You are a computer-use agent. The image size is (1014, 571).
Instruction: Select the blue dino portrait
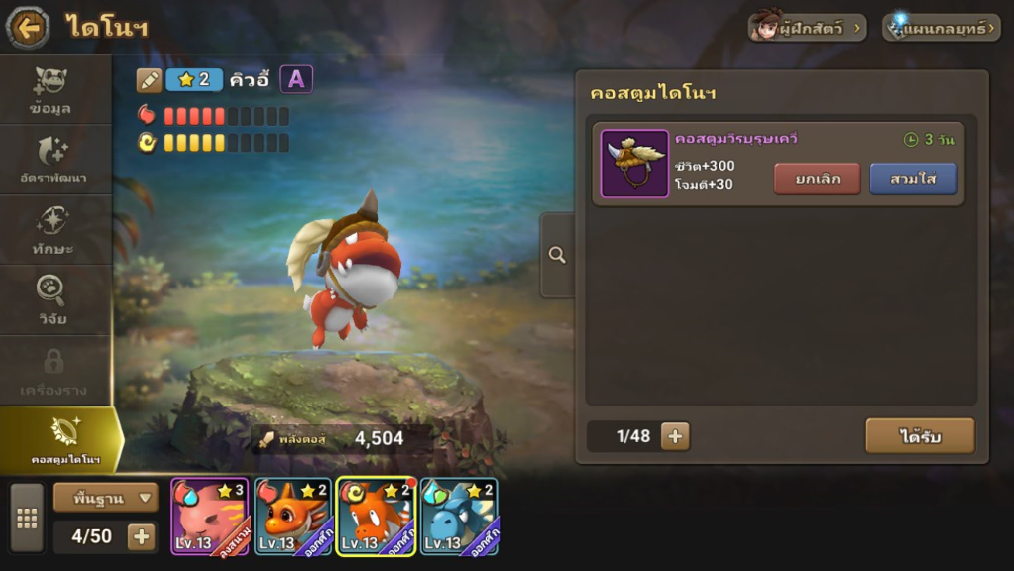pos(459,516)
